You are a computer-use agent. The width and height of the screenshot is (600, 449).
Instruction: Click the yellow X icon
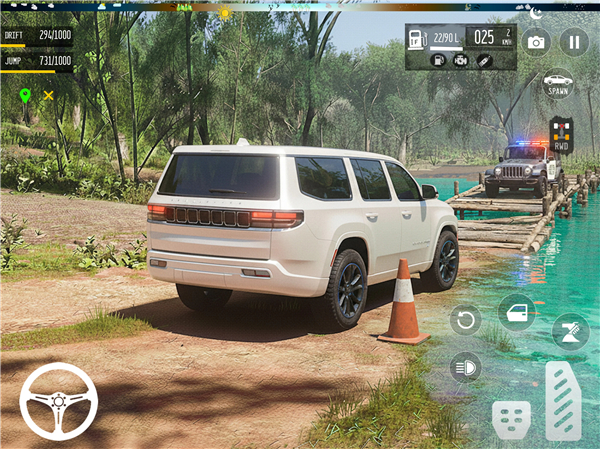point(48,95)
